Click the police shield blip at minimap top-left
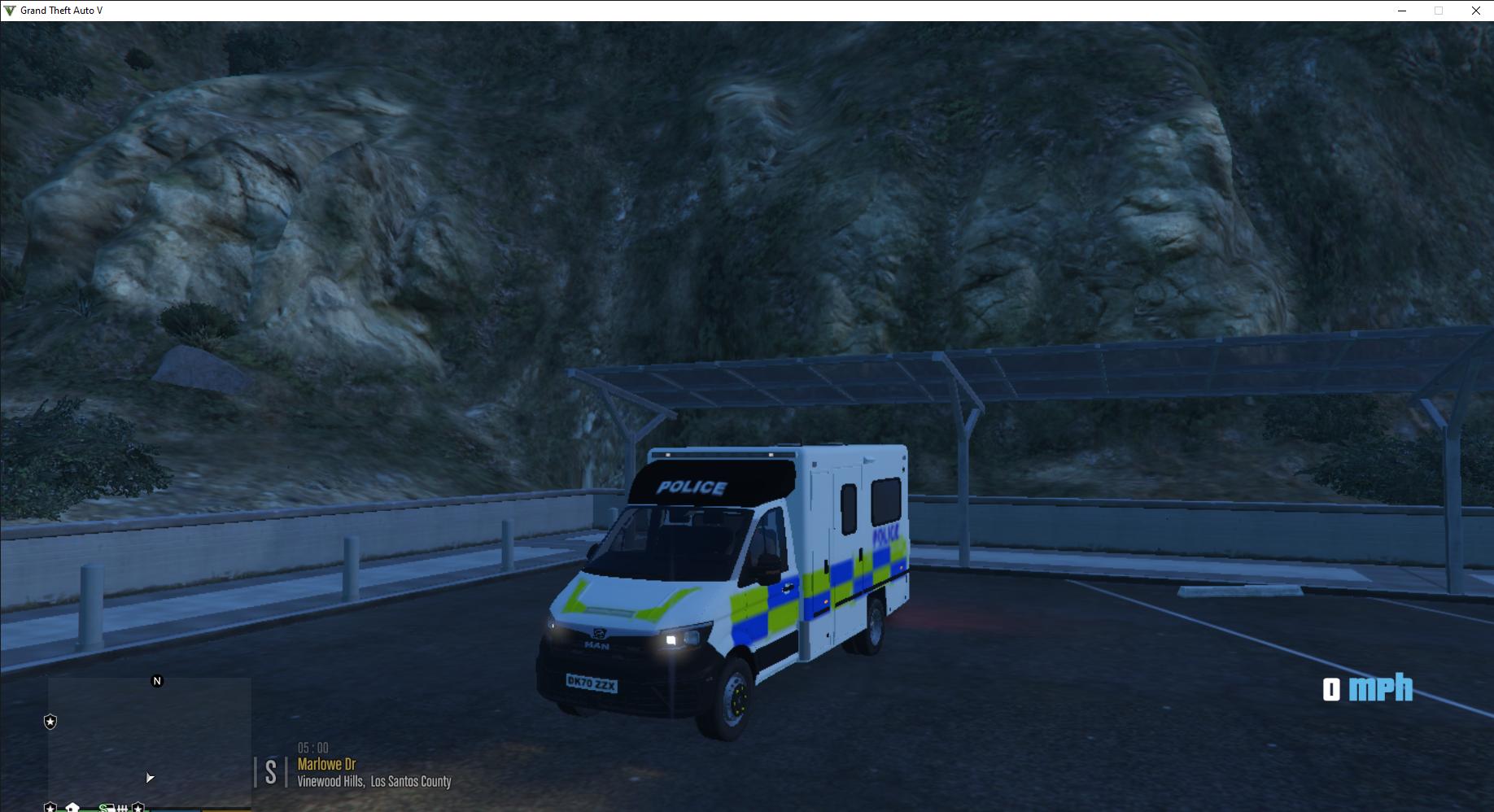1494x812 pixels. point(50,721)
